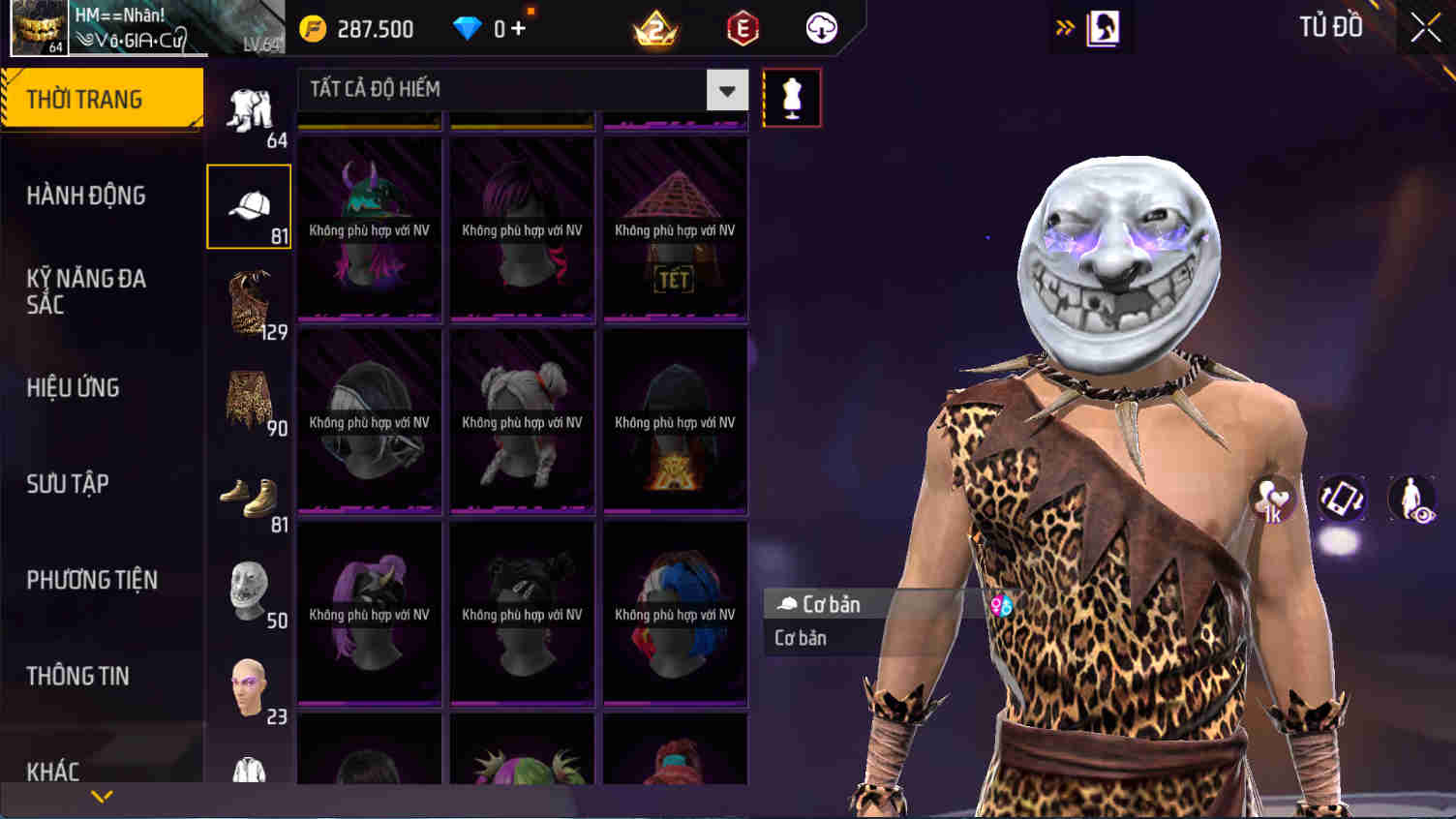
Task: Click the cloud download icon in top bar
Action: pos(820,28)
